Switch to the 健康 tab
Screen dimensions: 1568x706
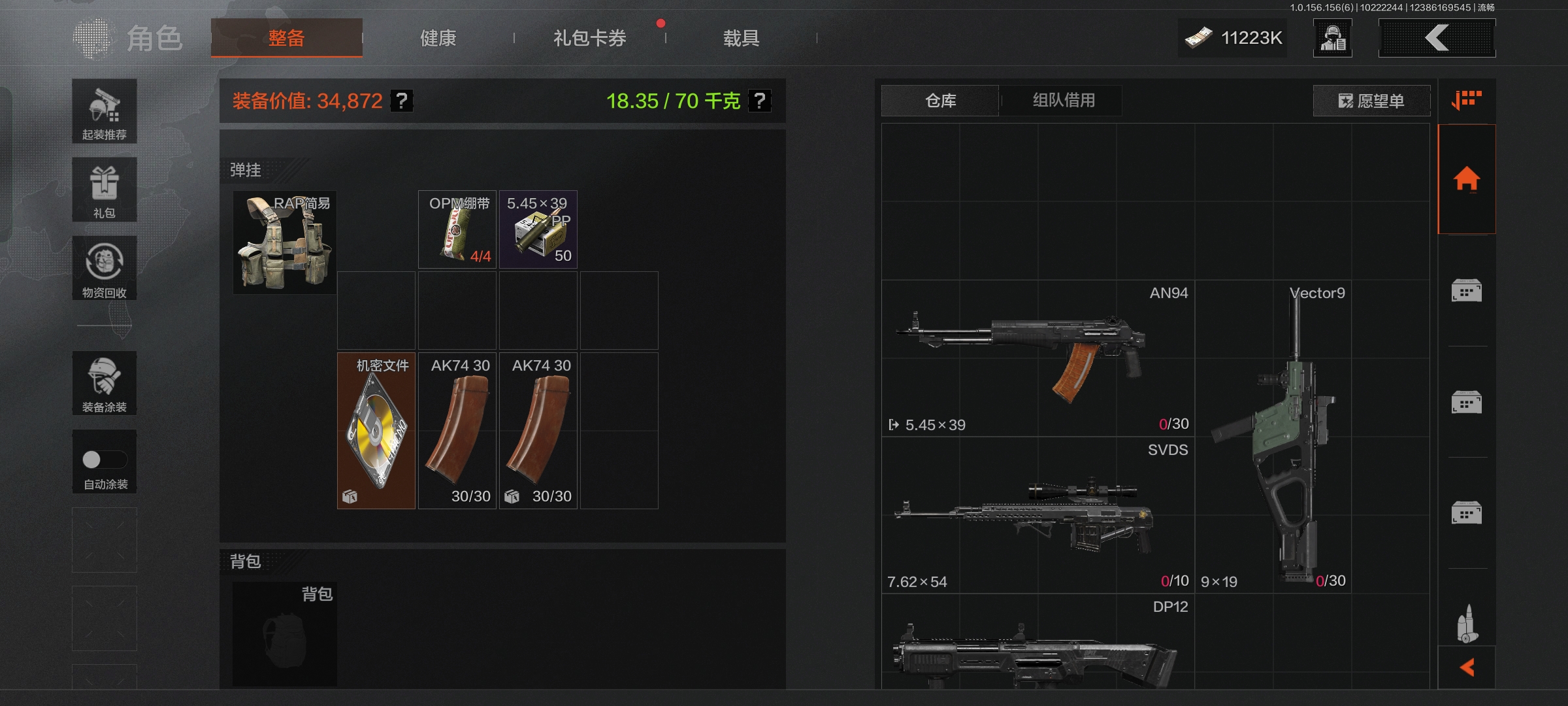point(438,38)
